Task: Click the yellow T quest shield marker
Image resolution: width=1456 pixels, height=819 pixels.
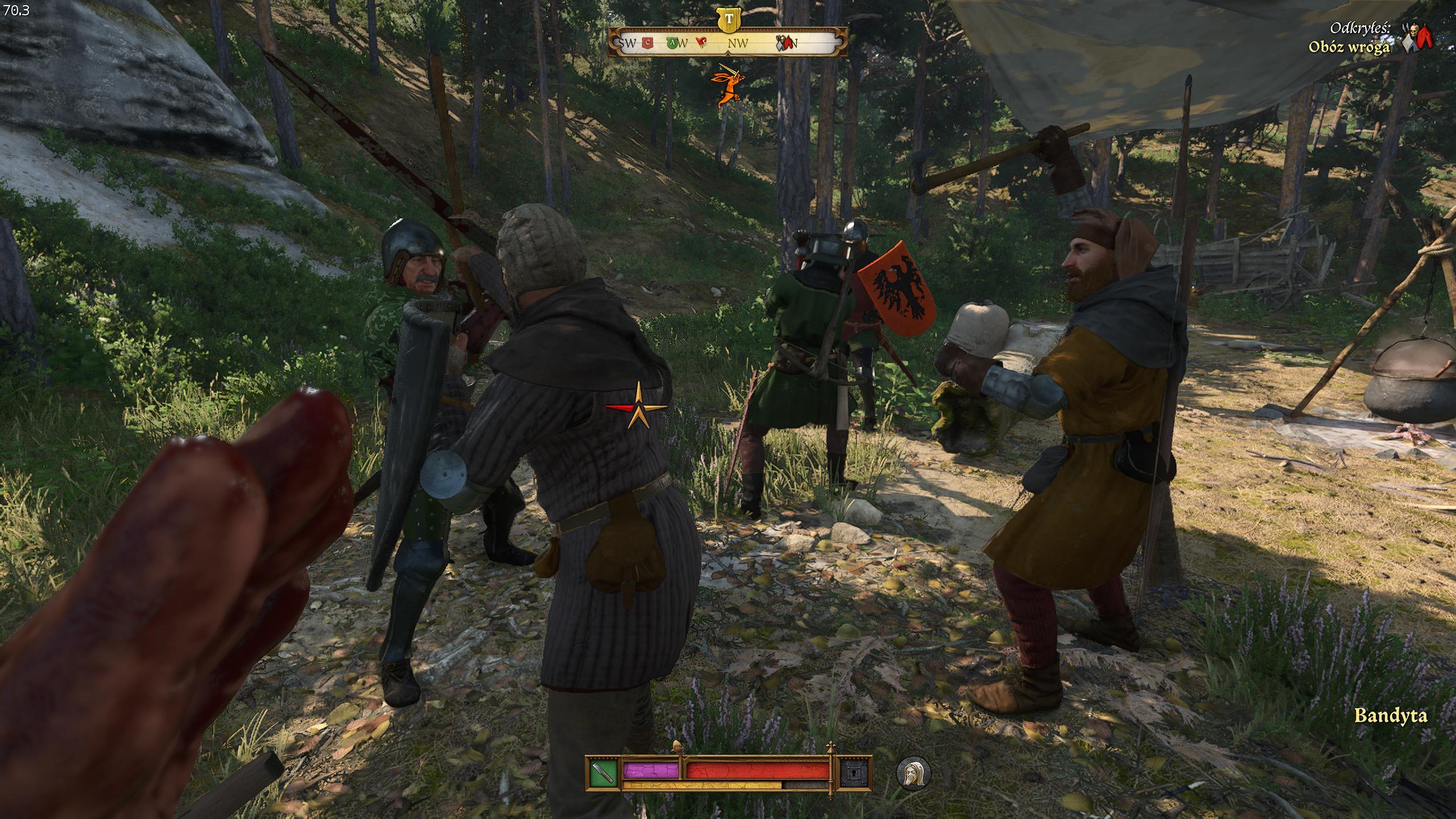Action: click(729, 19)
